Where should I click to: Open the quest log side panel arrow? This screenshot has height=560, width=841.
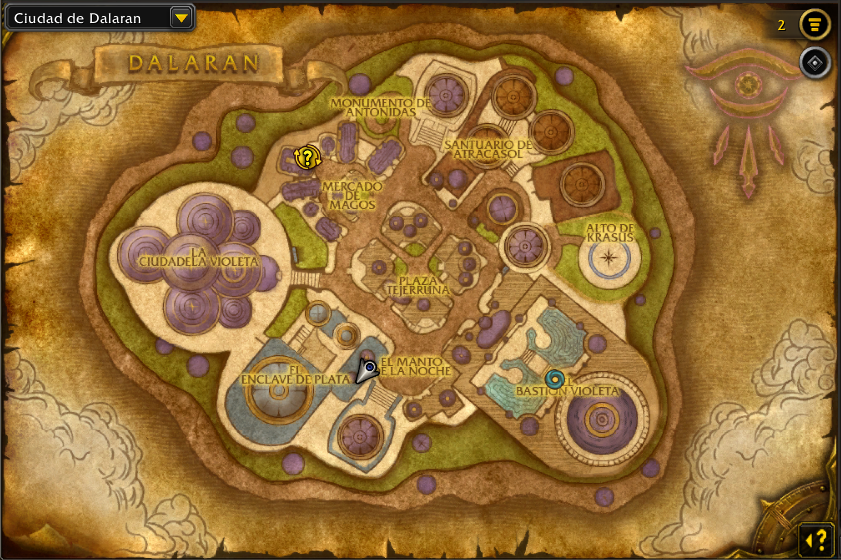click(x=816, y=539)
